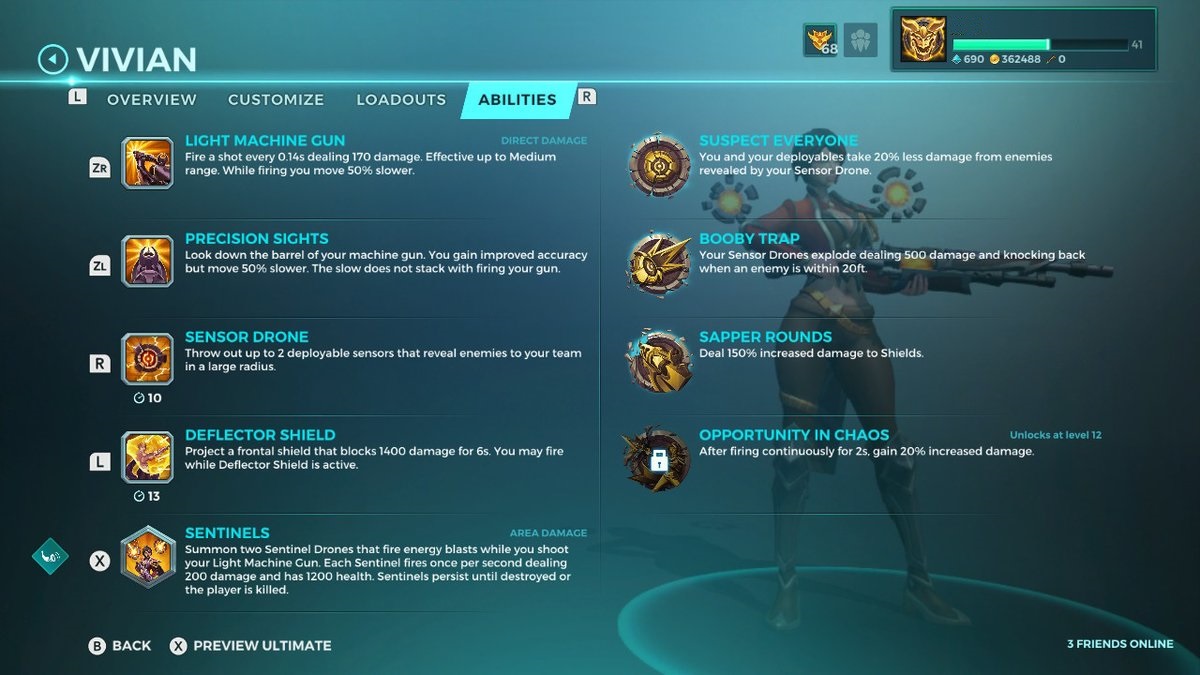
Task: Pick the Sapper Rounds talent icon
Action: (x=658, y=360)
